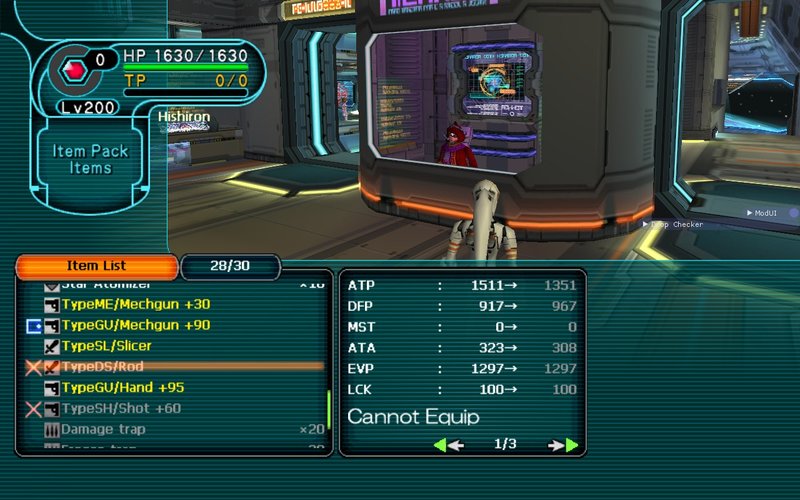Go to the next stats page
Screen dimensions: 800x500
[x=564, y=445]
